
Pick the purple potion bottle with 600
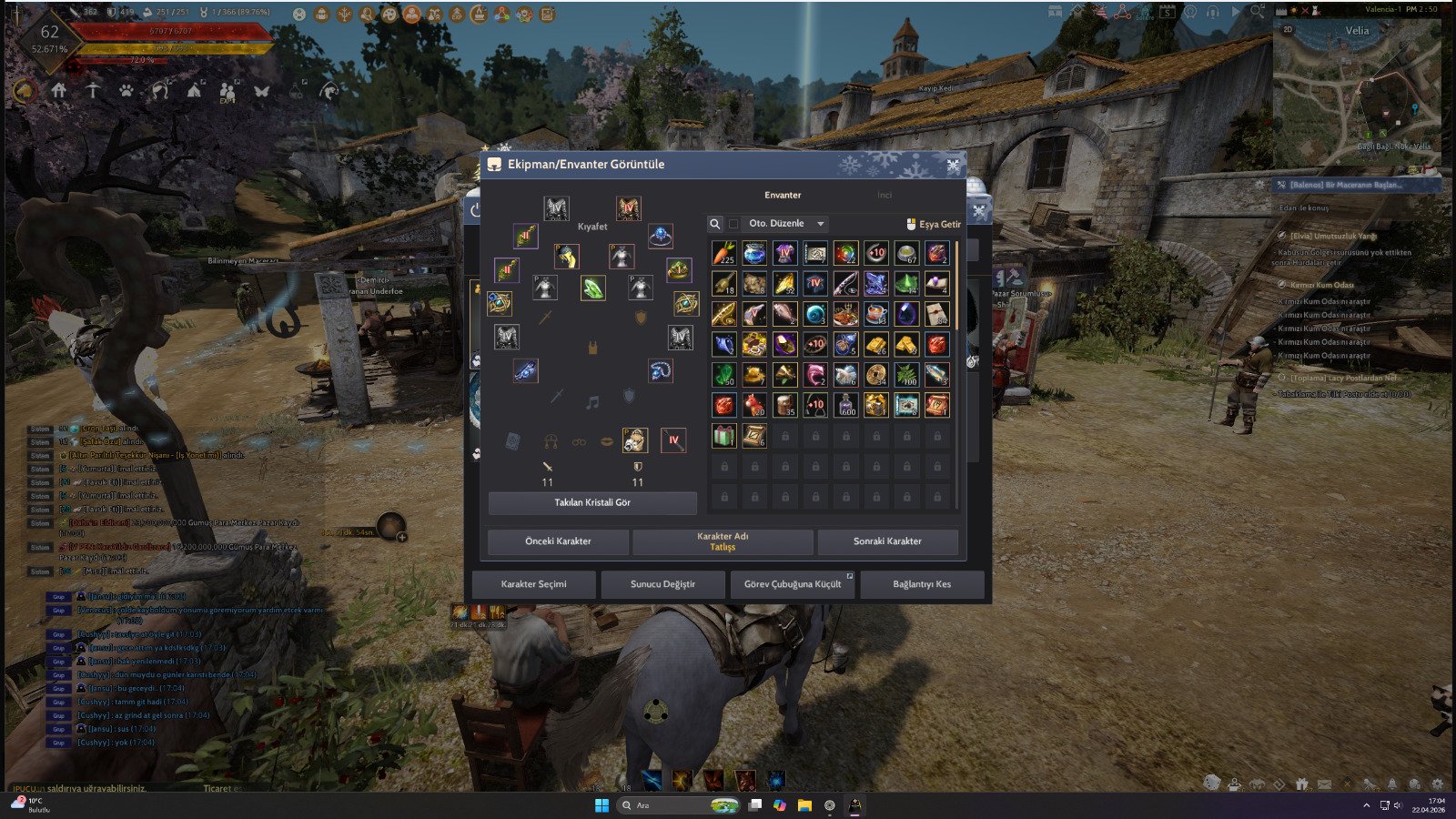pyautogui.click(x=845, y=405)
